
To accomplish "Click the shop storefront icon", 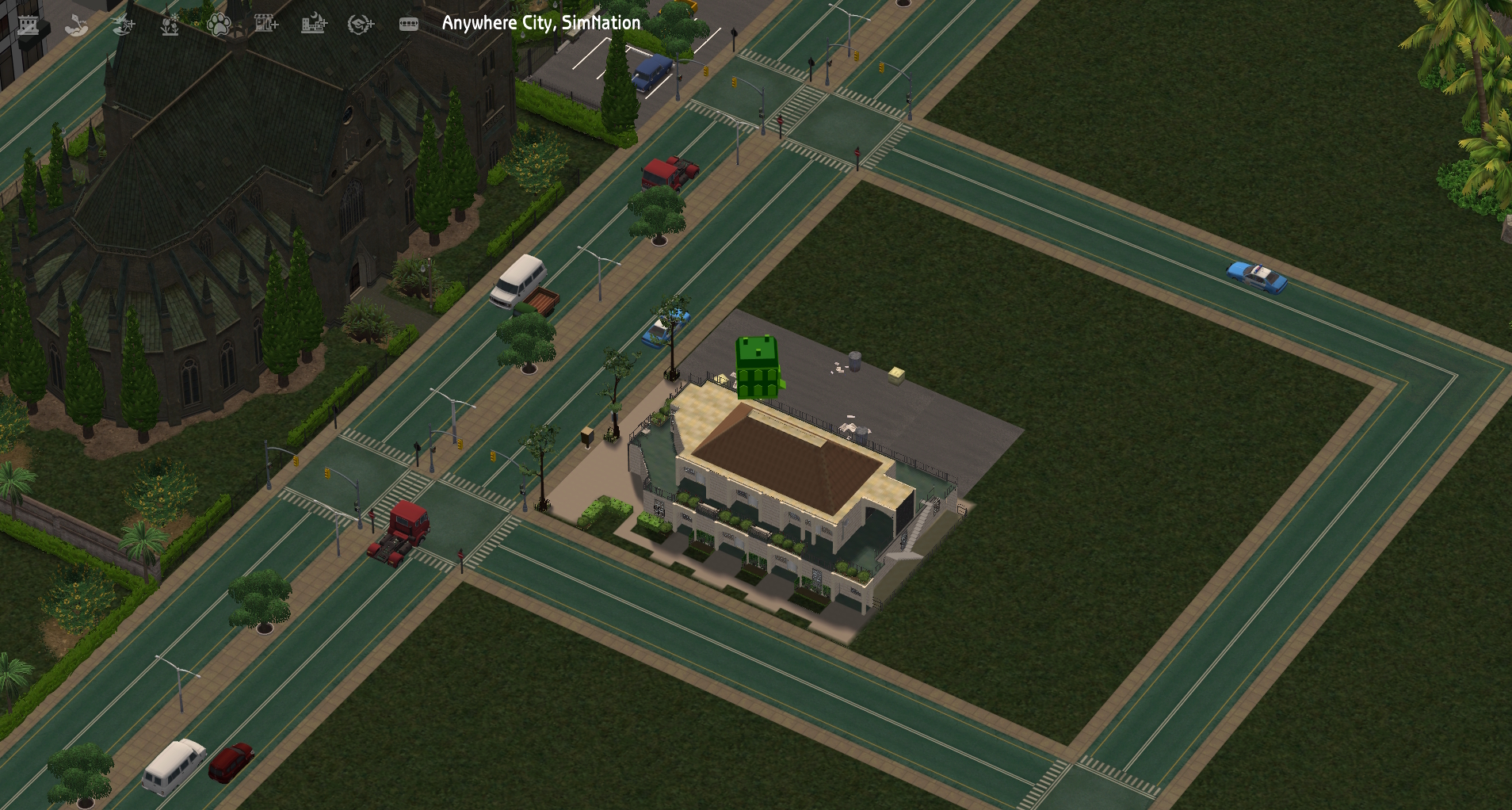I will coord(266,25).
